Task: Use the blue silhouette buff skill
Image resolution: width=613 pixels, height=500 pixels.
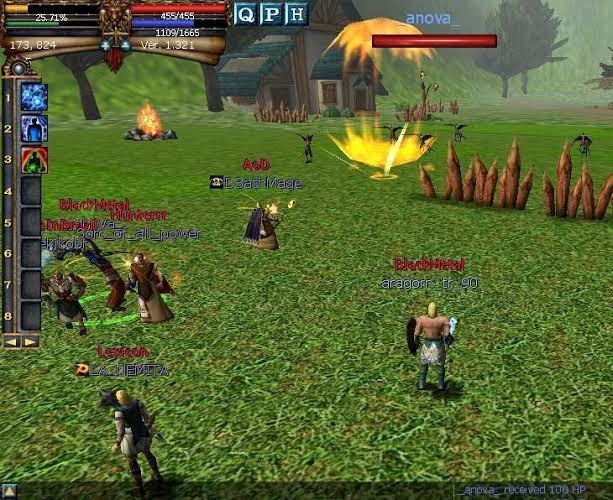Action: [34, 128]
